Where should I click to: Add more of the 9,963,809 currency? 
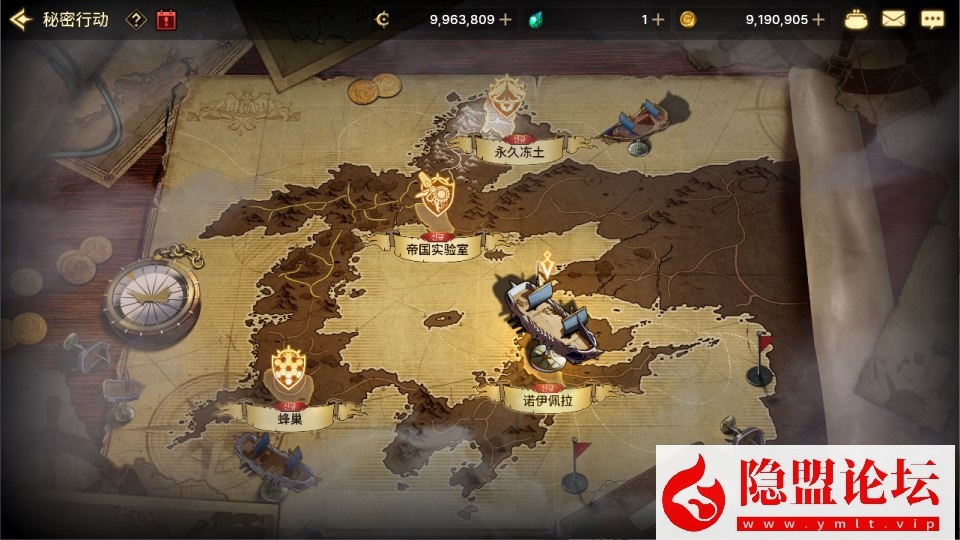[x=505, y=19]
